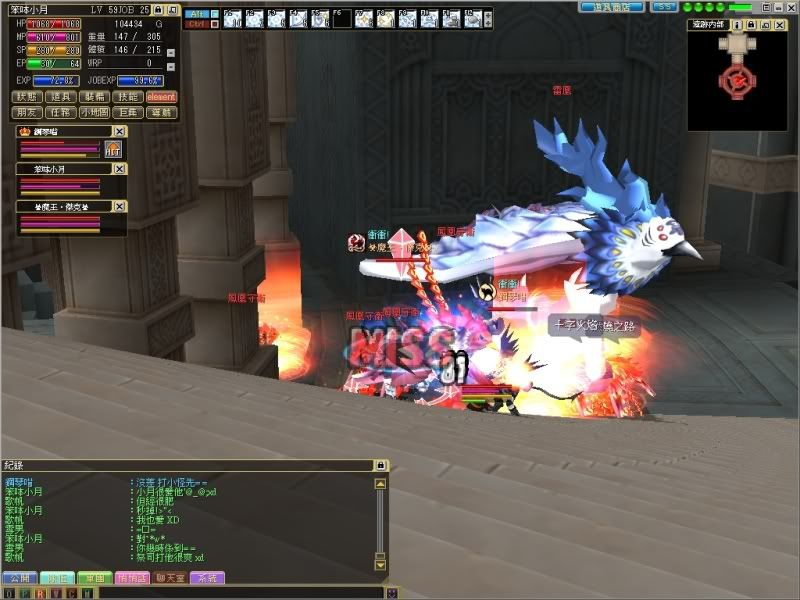The image size is (800, 600).
Task: Open the 技能 skills window
Action: tap(128, 97)
